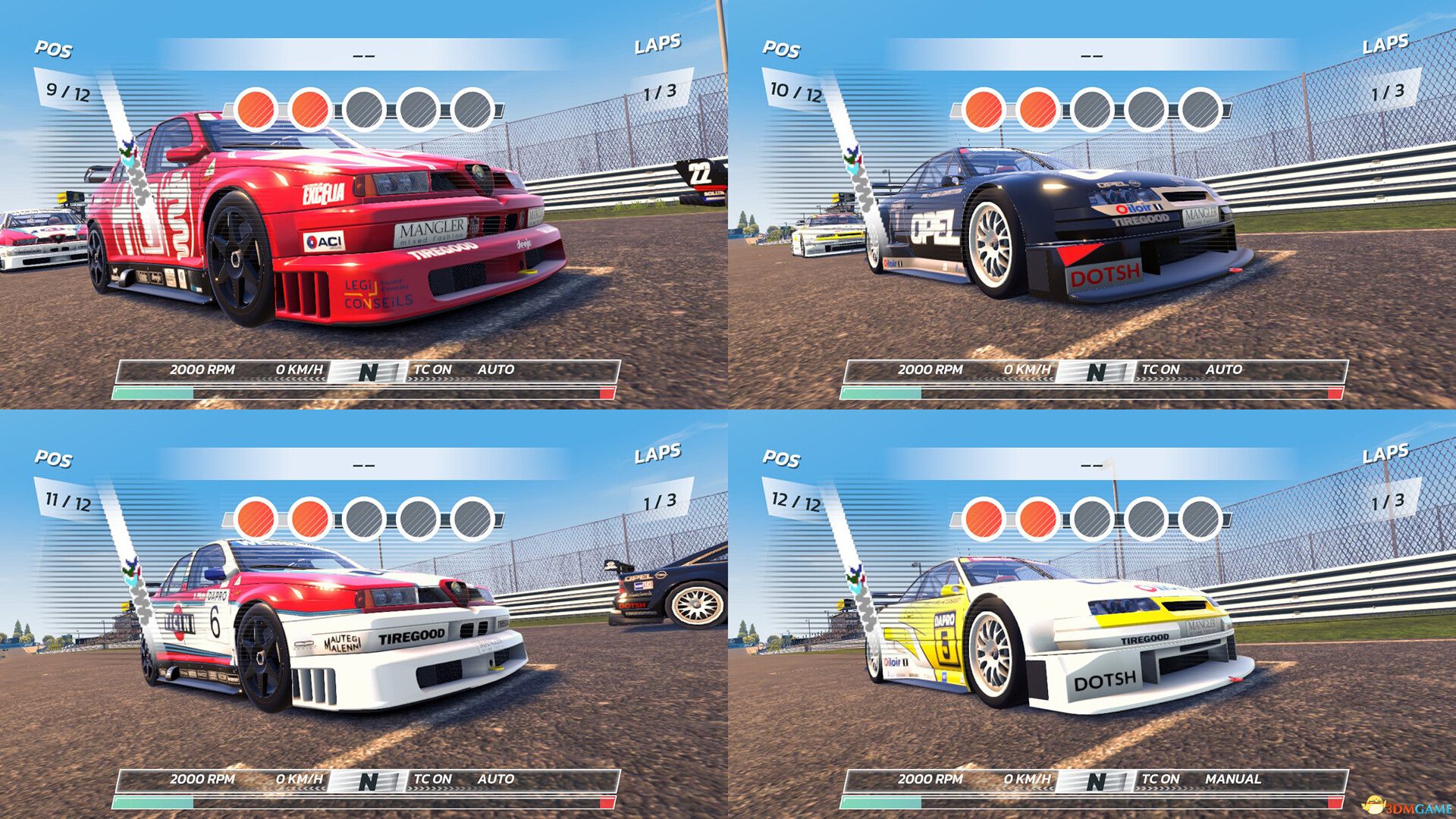Select the gear indicator N in top-left HUD

click(369, 372)
